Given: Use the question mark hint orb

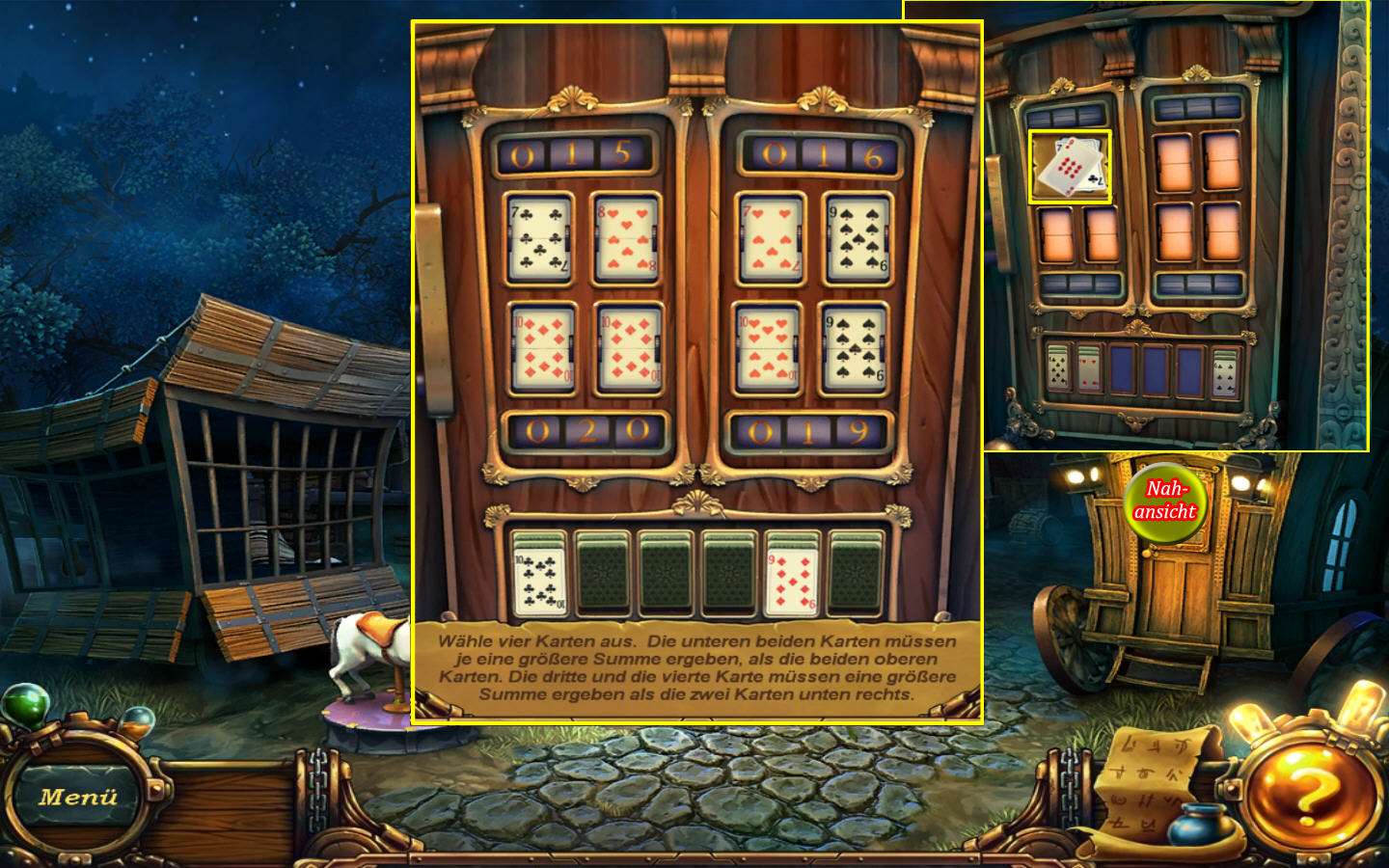Looking at the screenshot, I should point(1309,794).
